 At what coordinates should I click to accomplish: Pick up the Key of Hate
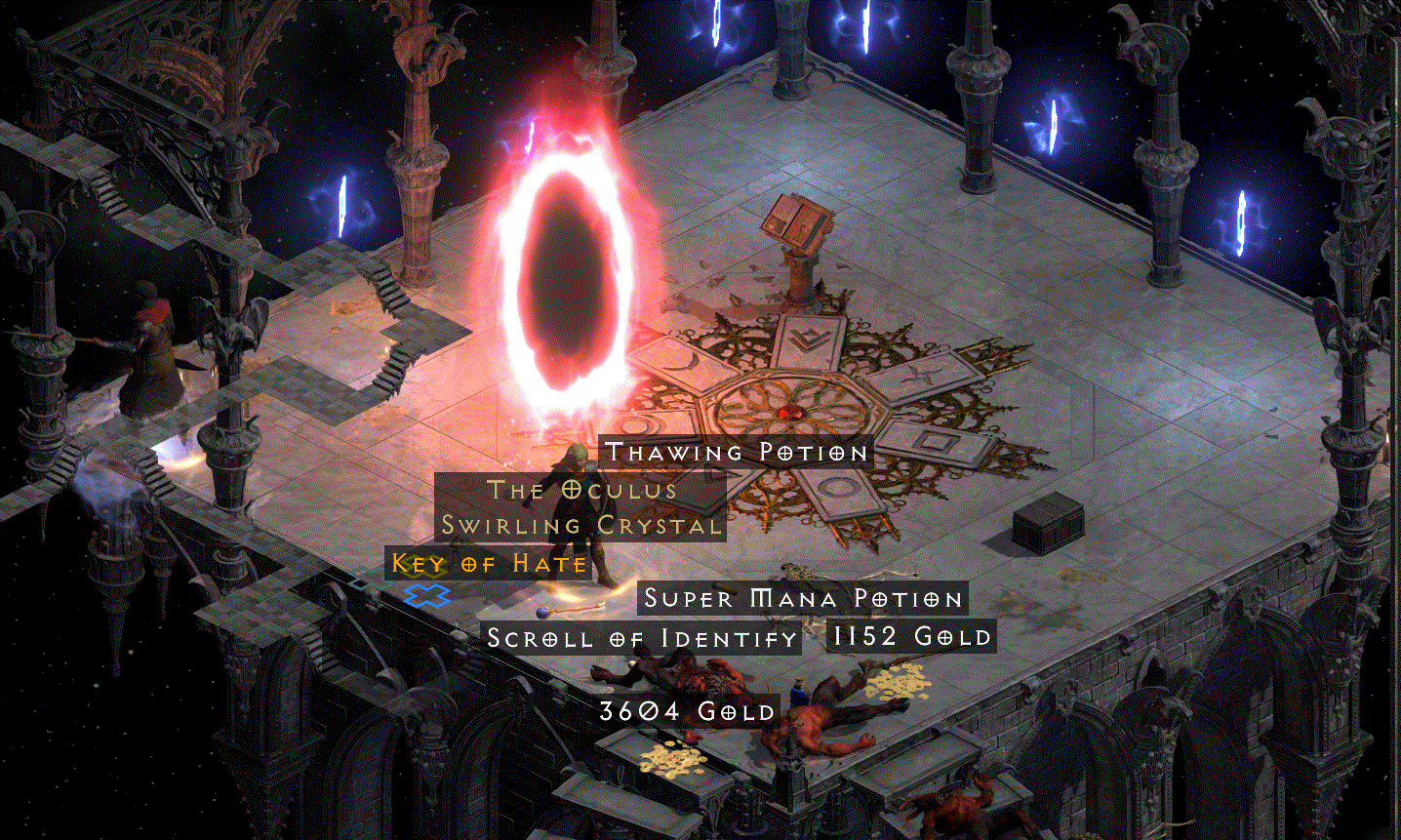coord(486,564)
